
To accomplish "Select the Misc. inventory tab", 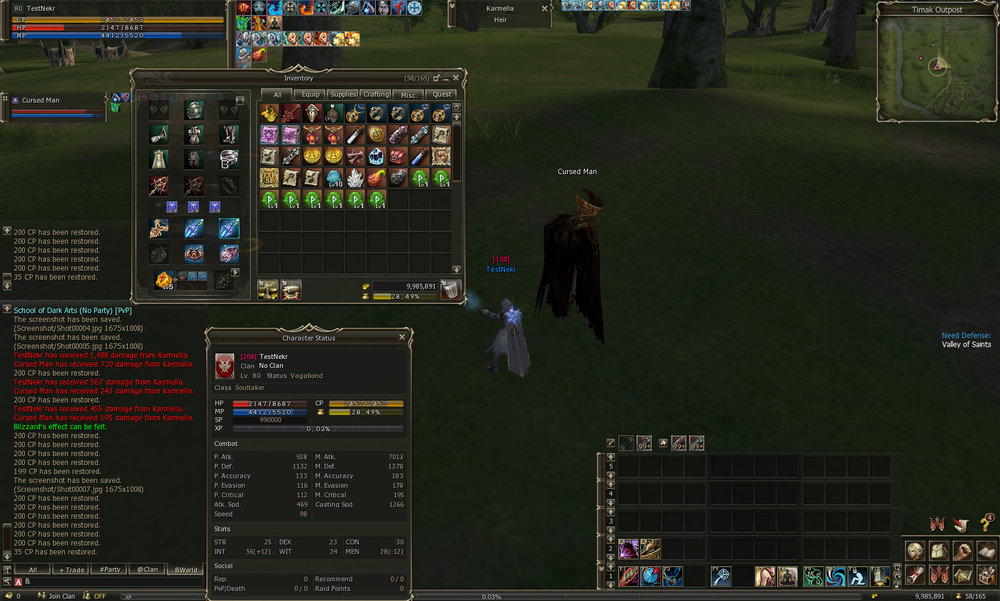I will pyautogui.click(x=408, y=94).
